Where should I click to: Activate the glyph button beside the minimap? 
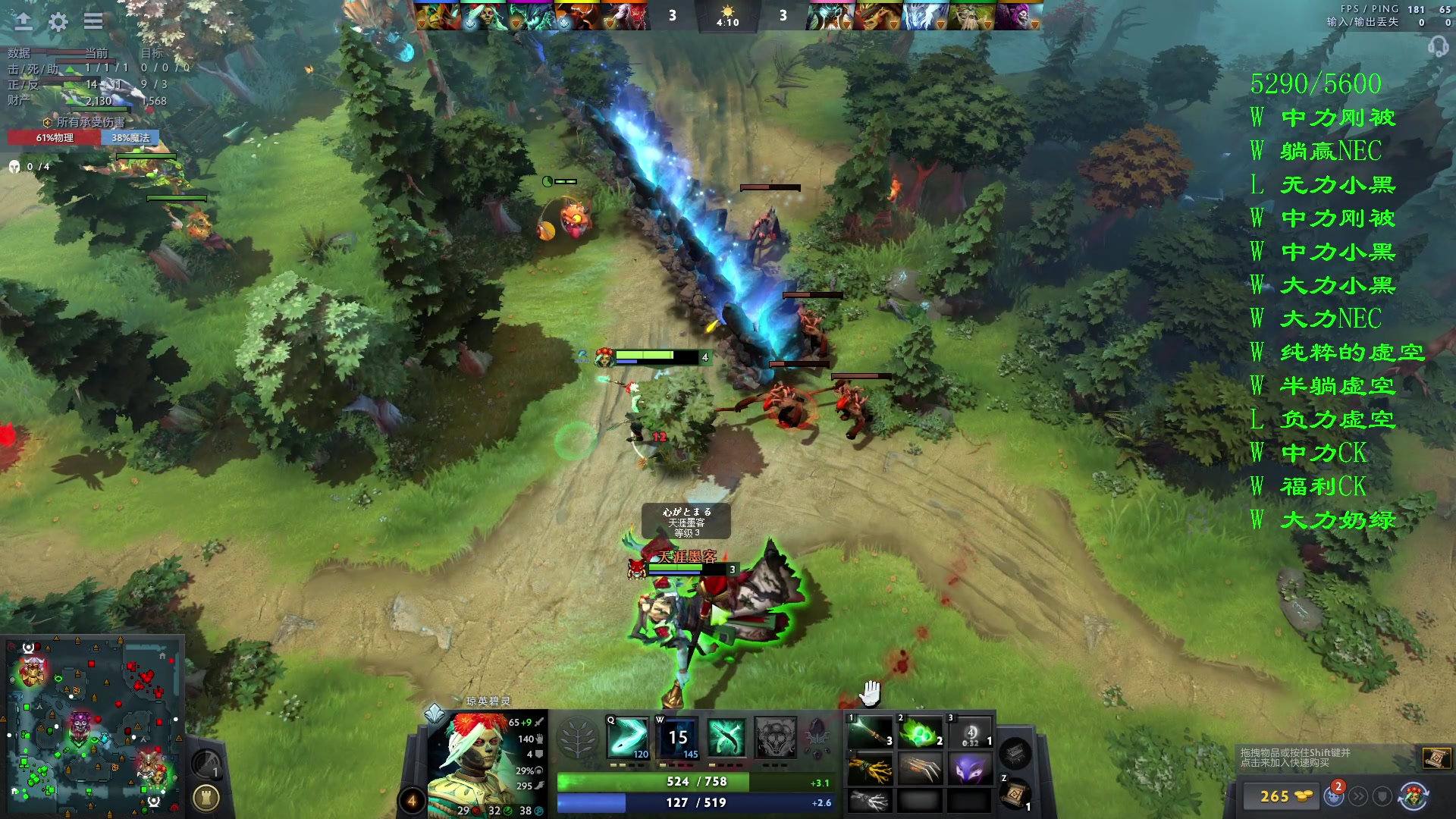(206, 798)
